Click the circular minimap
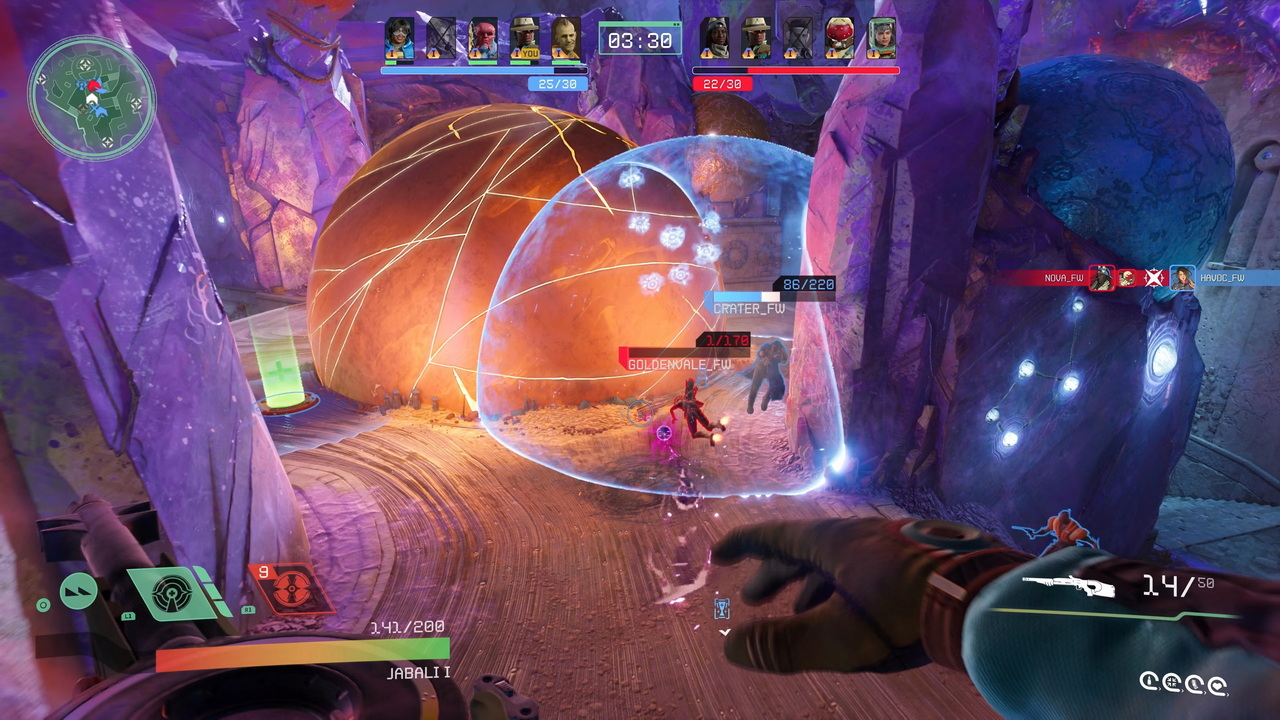The image size is (1280, 720). click(91, 97)
